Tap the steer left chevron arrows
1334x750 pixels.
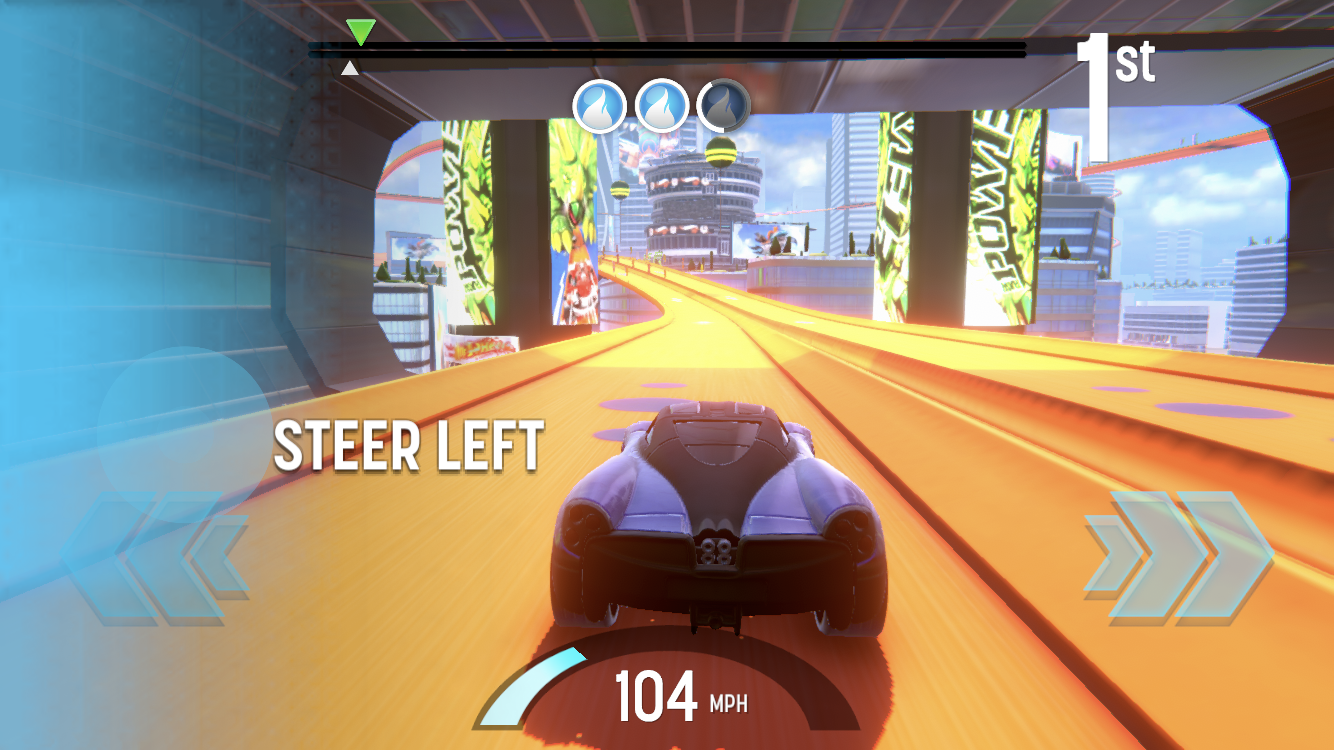point(155,557)
